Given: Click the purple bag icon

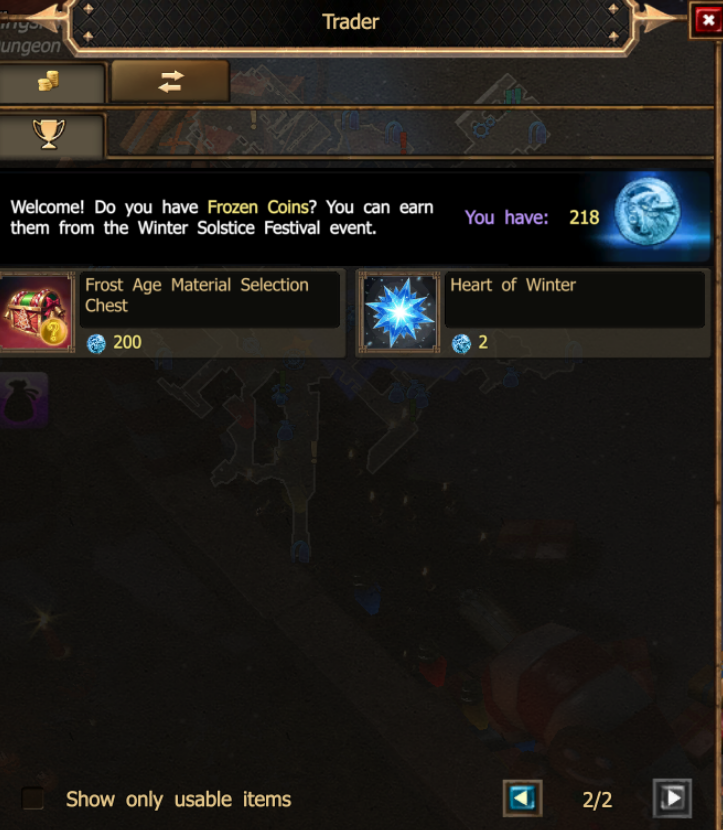Looking at the screenshot, I should coord(22,399).
